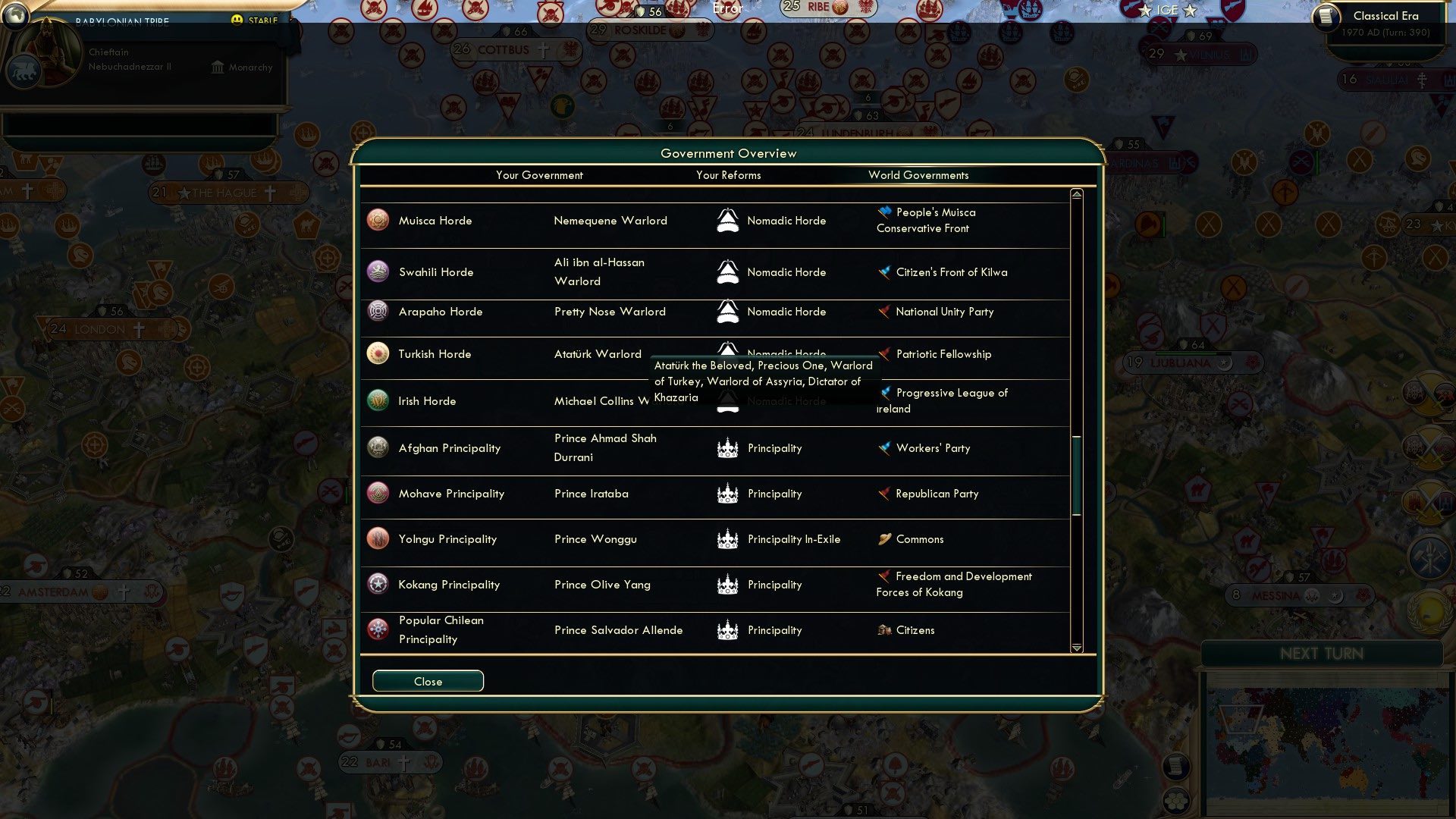Click the Swahili Horde emblem
1456x819 pixels.
click(377, 271)
